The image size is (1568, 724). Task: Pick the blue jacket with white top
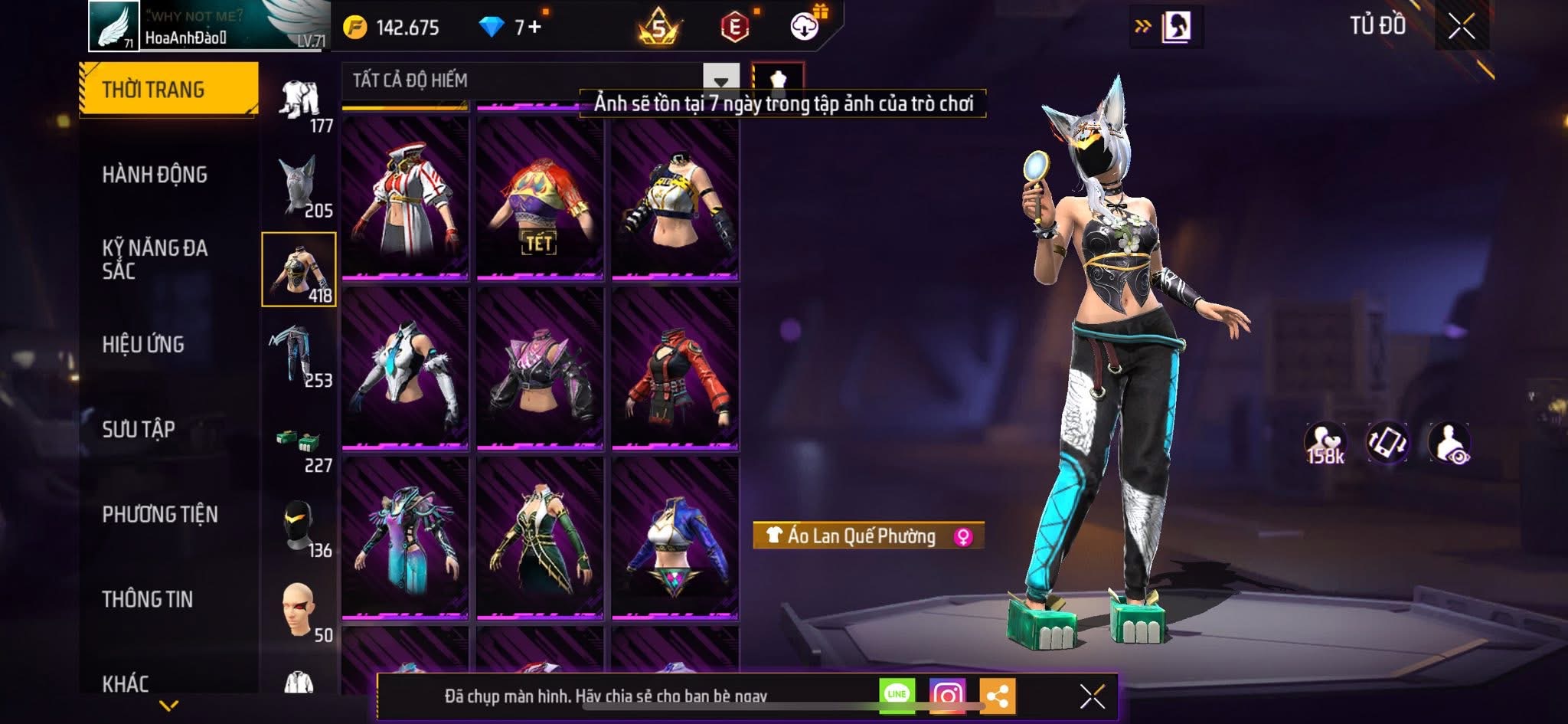[x=675, y=539]
